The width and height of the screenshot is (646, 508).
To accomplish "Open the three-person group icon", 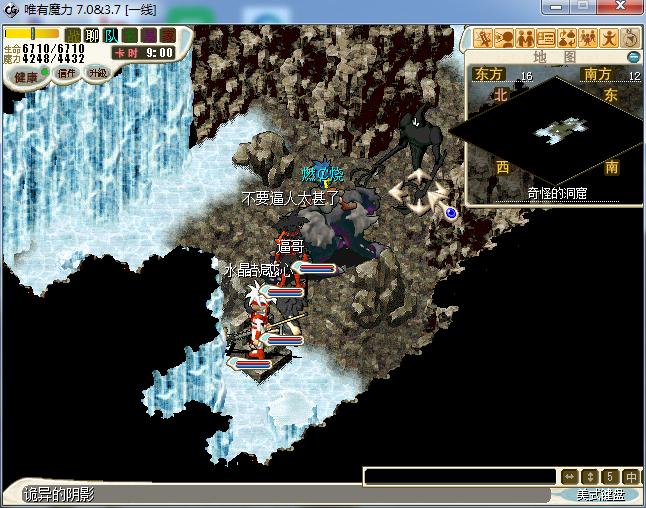I will 588,39.
